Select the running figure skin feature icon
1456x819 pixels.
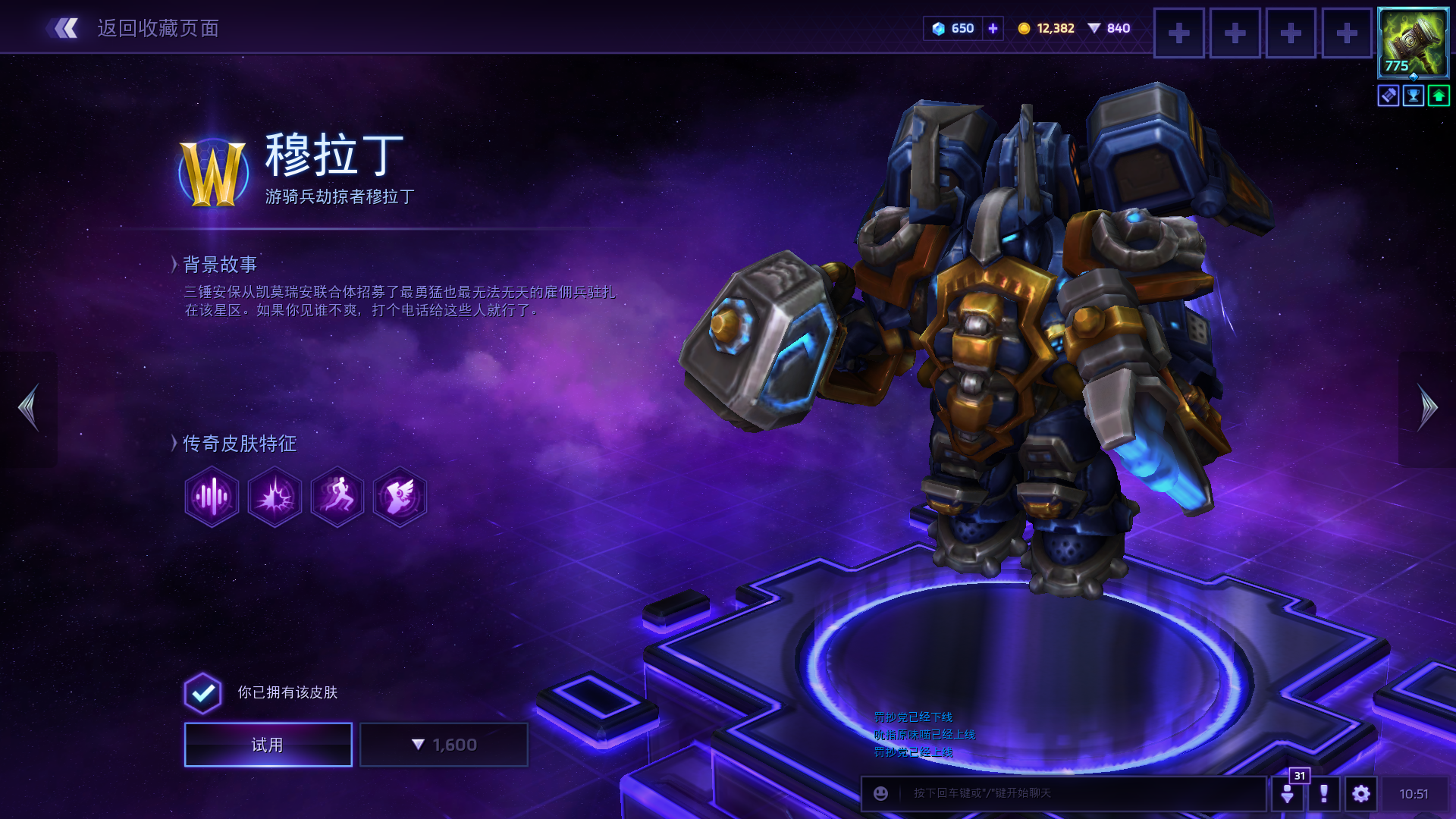[337, 497]
